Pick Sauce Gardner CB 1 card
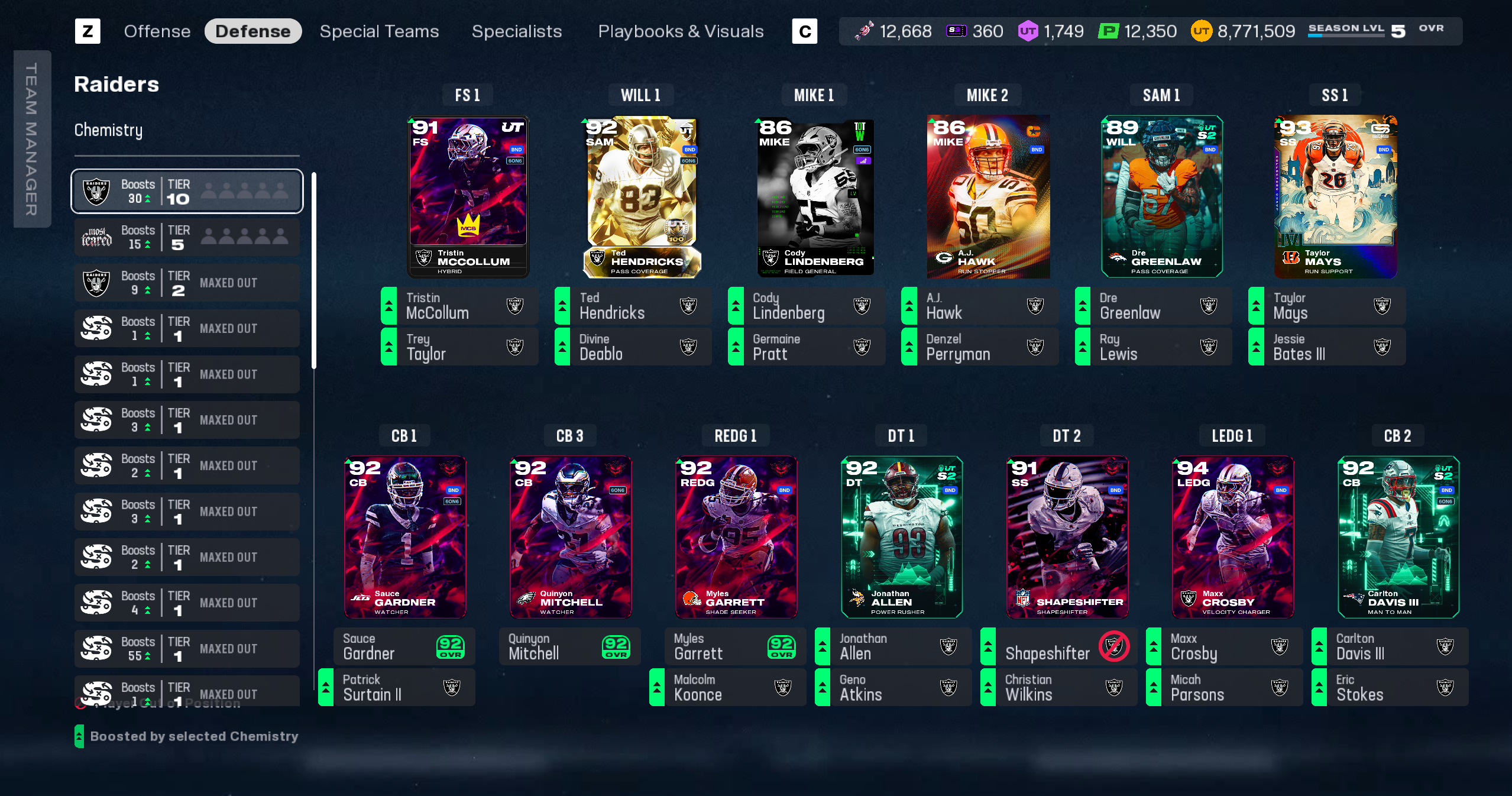Viewport: 1512px width, 796px height. pos(405,536)
